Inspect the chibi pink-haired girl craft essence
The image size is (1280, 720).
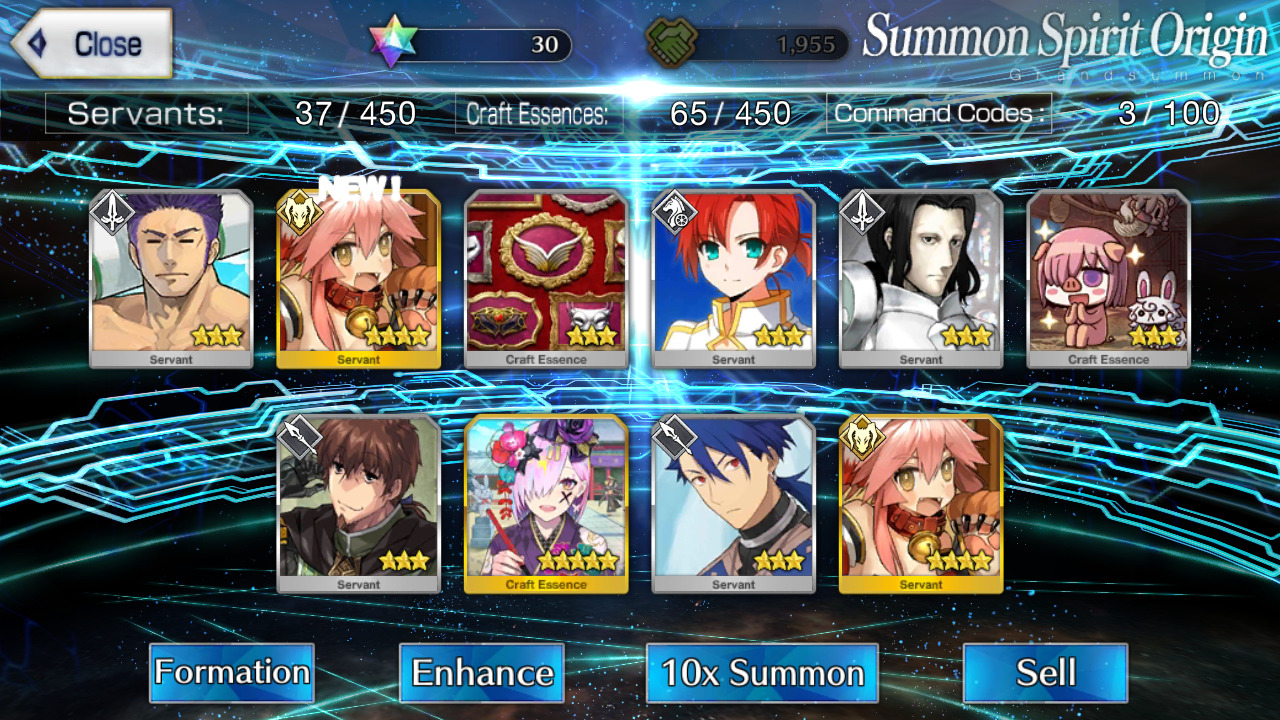pyautogui.click(x=1109, y=279)
